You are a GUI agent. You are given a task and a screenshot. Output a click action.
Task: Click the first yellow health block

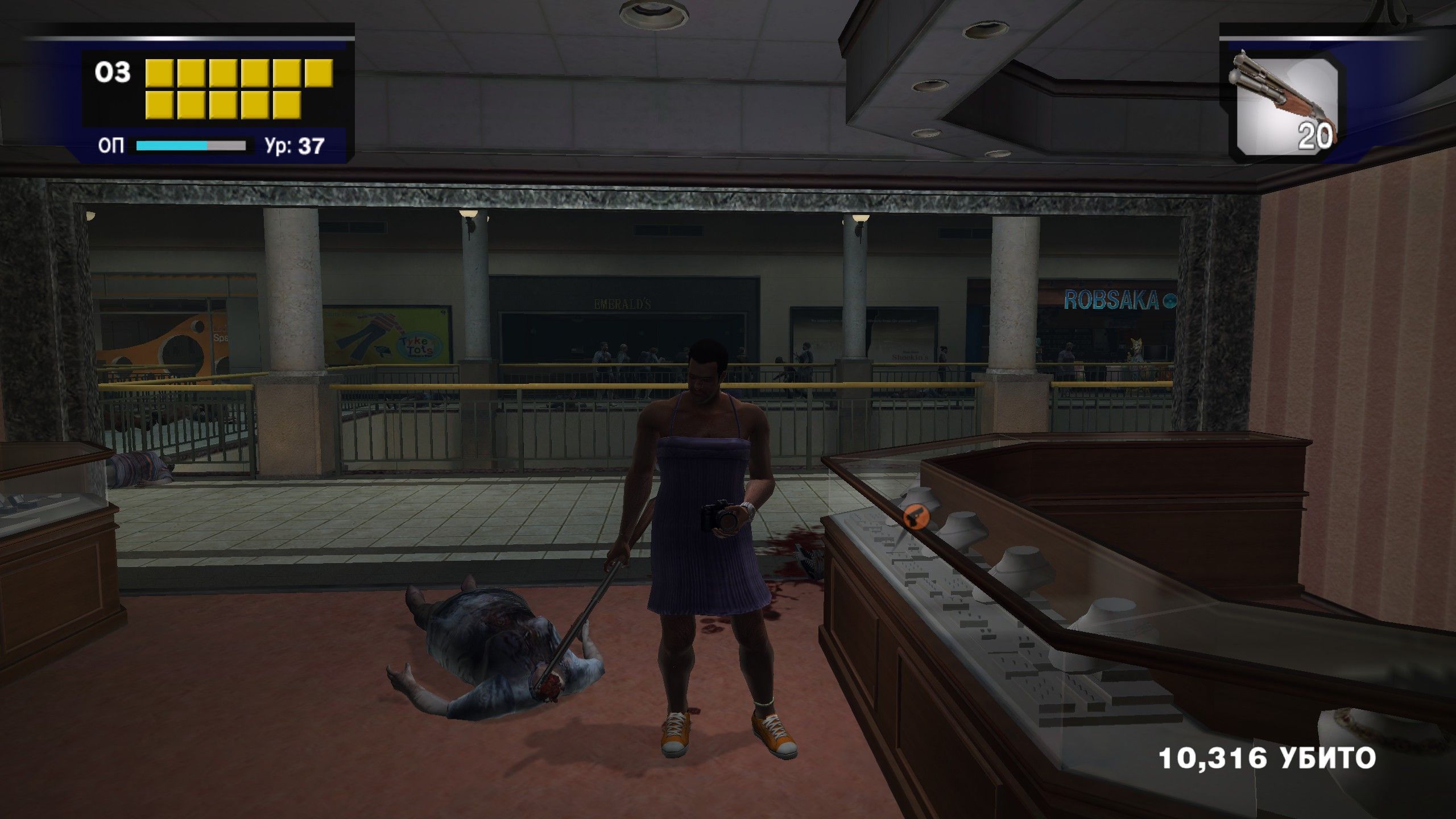click(x=160, y=73)
